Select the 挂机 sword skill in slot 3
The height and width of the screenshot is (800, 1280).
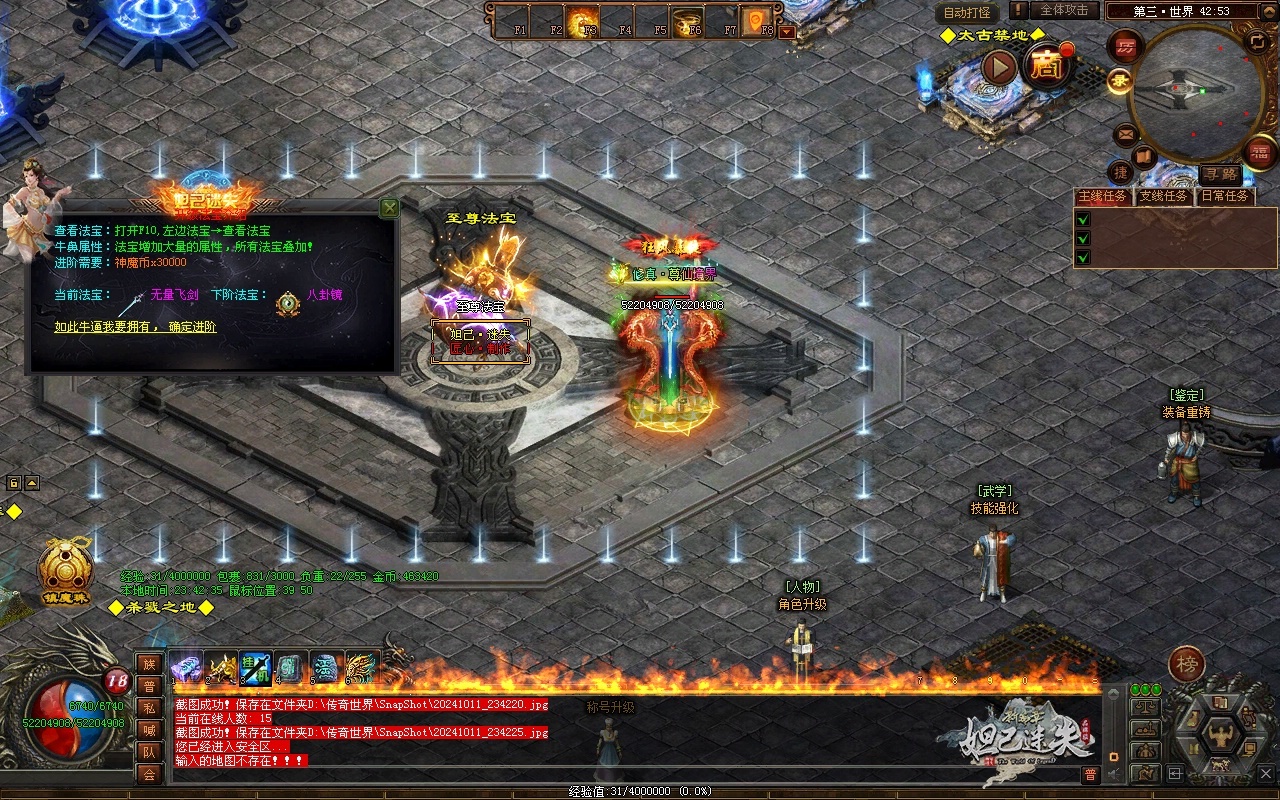tap(255, 667)
